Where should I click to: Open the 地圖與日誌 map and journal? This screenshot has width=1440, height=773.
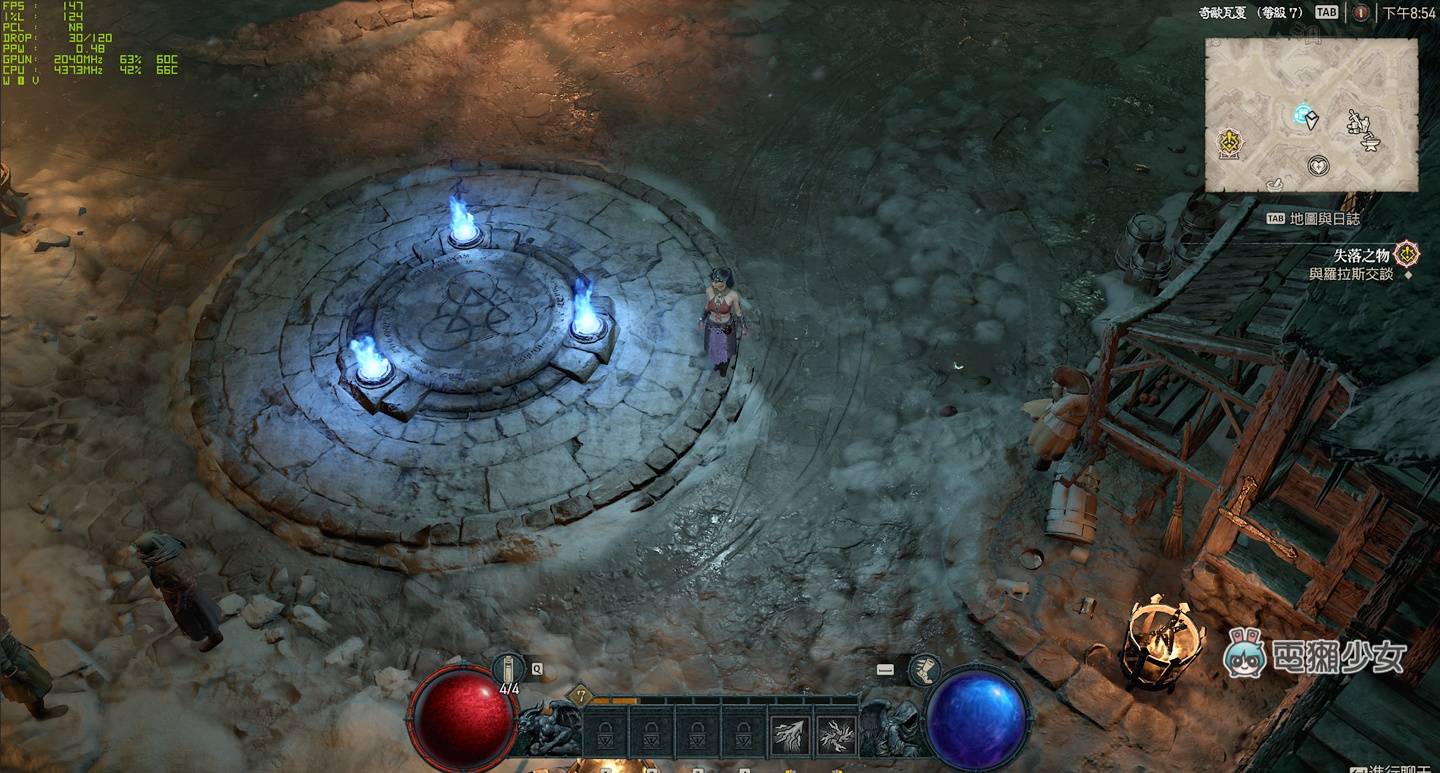(1324, 218)
